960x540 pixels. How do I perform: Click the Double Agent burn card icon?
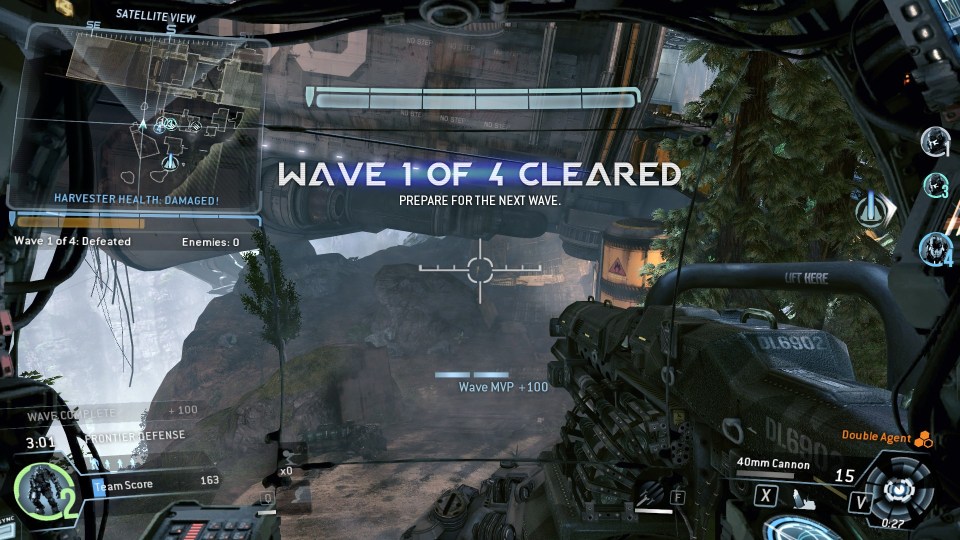click(925, 438)
